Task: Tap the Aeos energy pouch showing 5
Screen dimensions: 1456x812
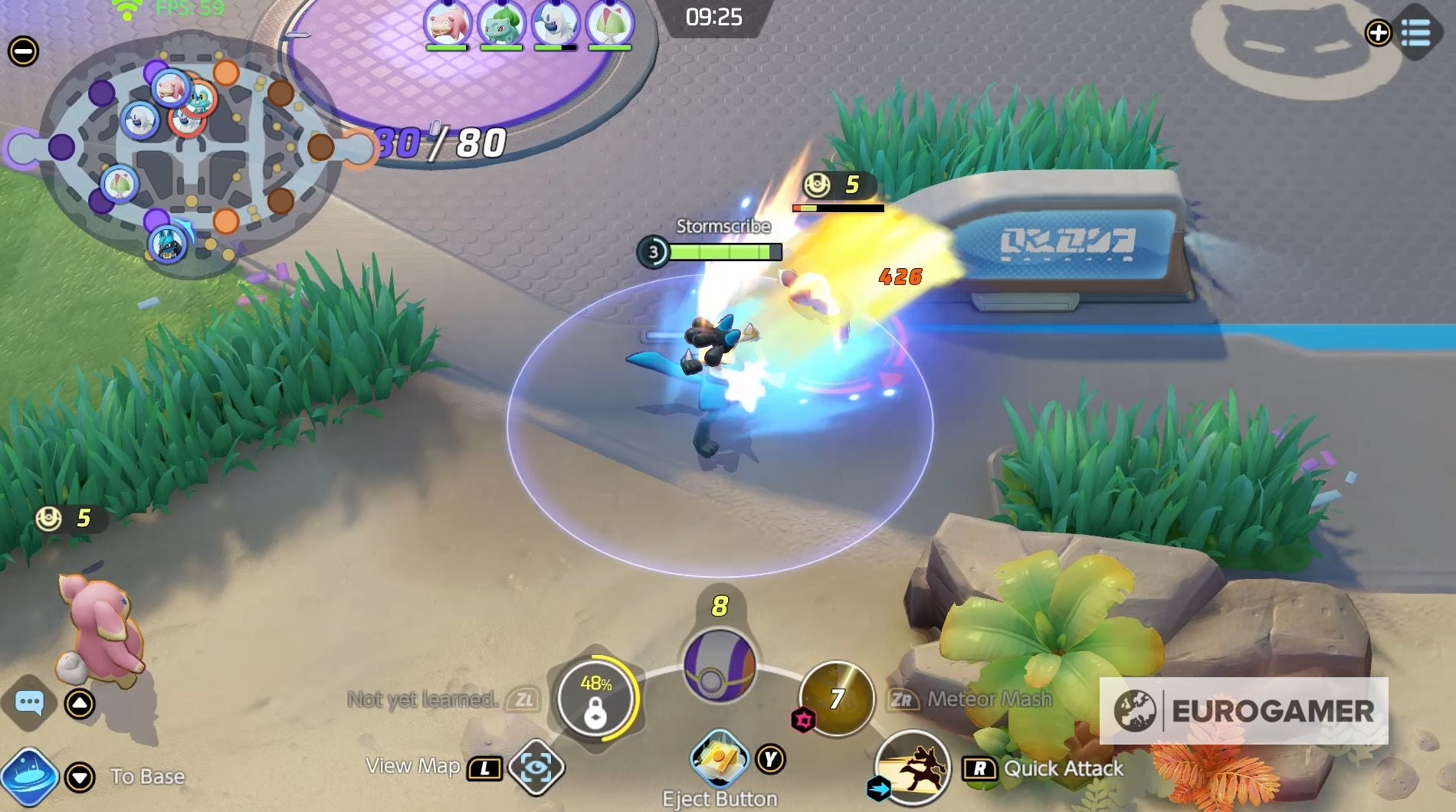Action: [x=65, y=519]
